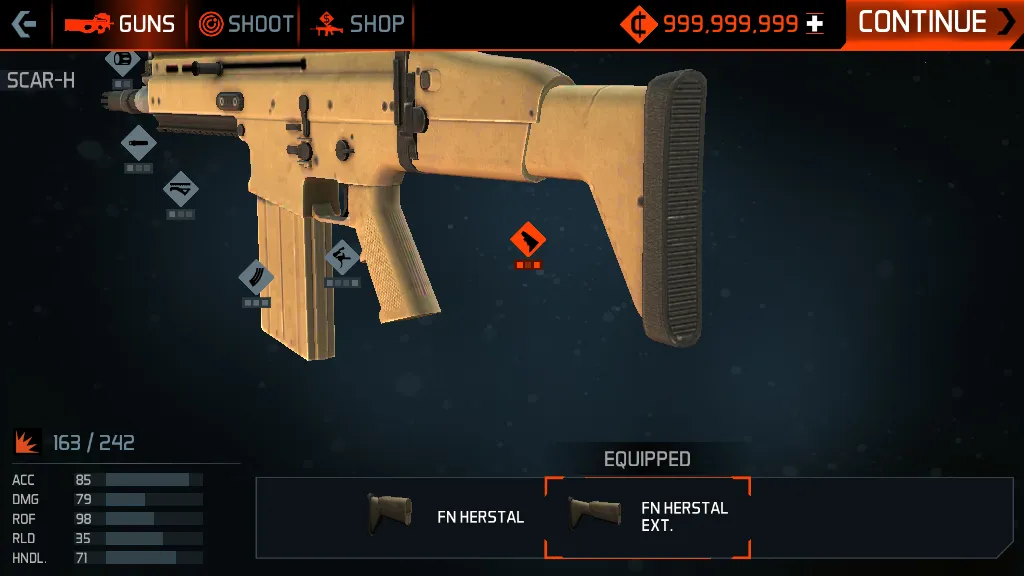The height and width of the screenshot is (576, 1024).
Task: Select the handguard rail attachment icon
Action: 181,188
